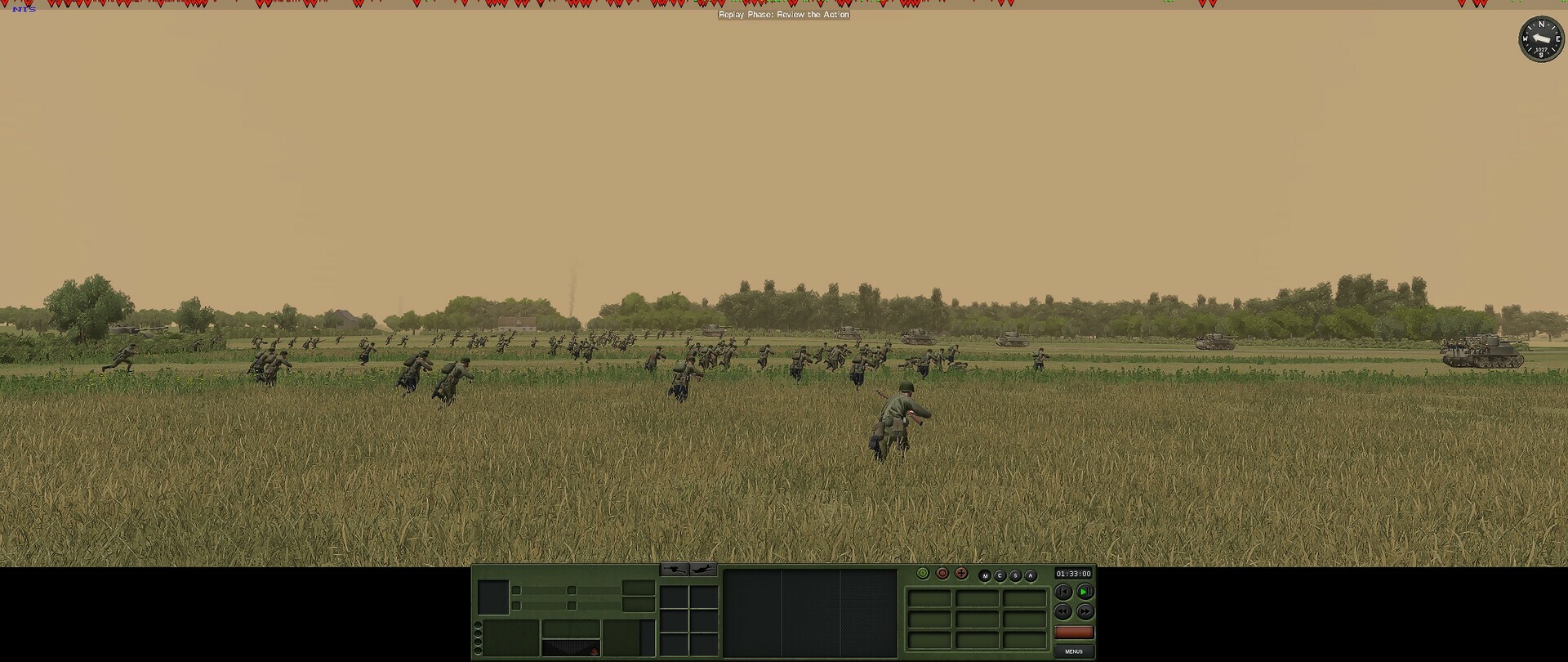
Task: Click the skip-to-start replay control
Action: click(1062, 591)
